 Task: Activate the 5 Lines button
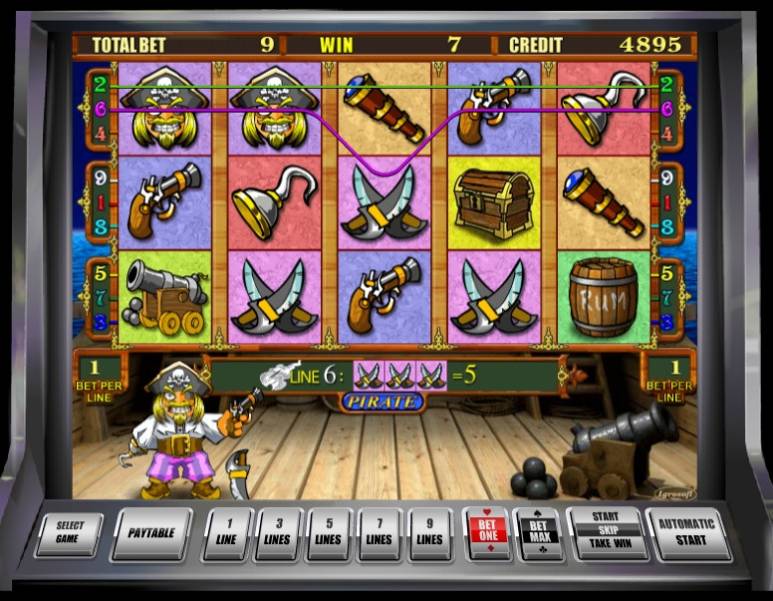[x=329, y=532]
